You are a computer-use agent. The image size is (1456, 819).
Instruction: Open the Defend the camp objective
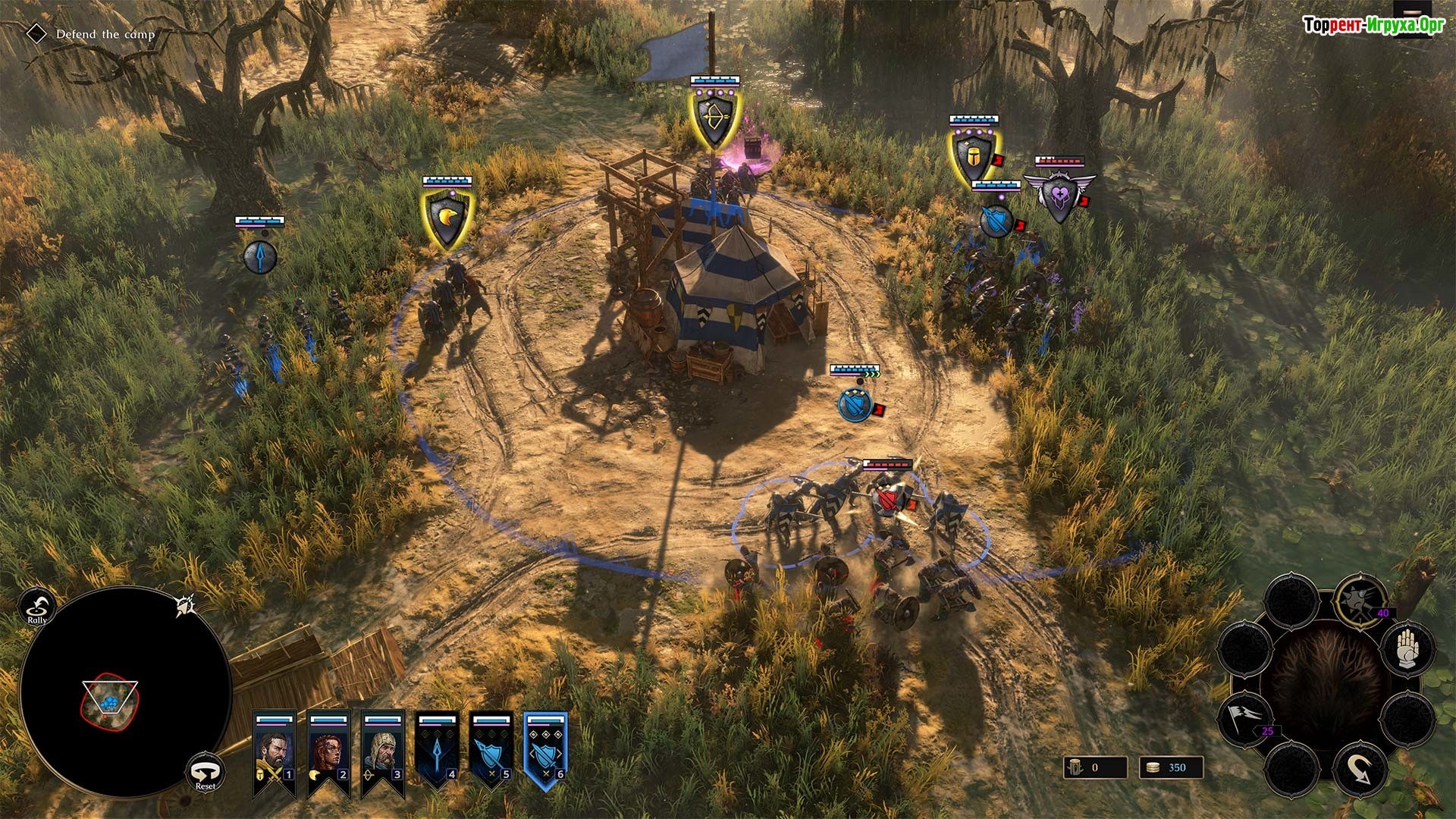(x=105, y=34)
